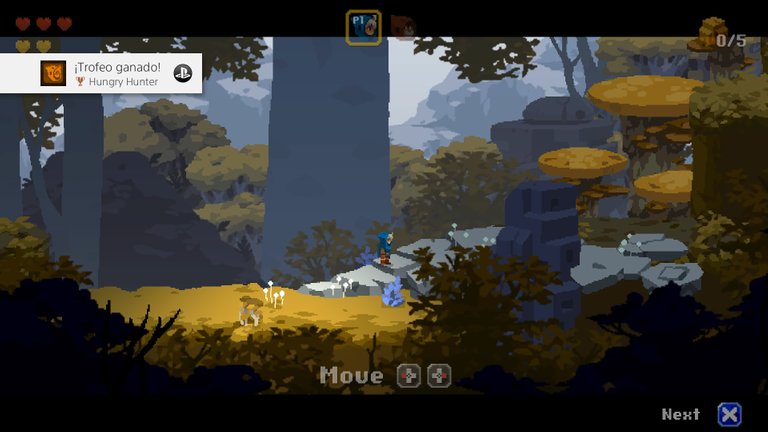Screen dimensions: 768x432
Task: Choose the brown-haired second character portrait
Action: (402, 27)
